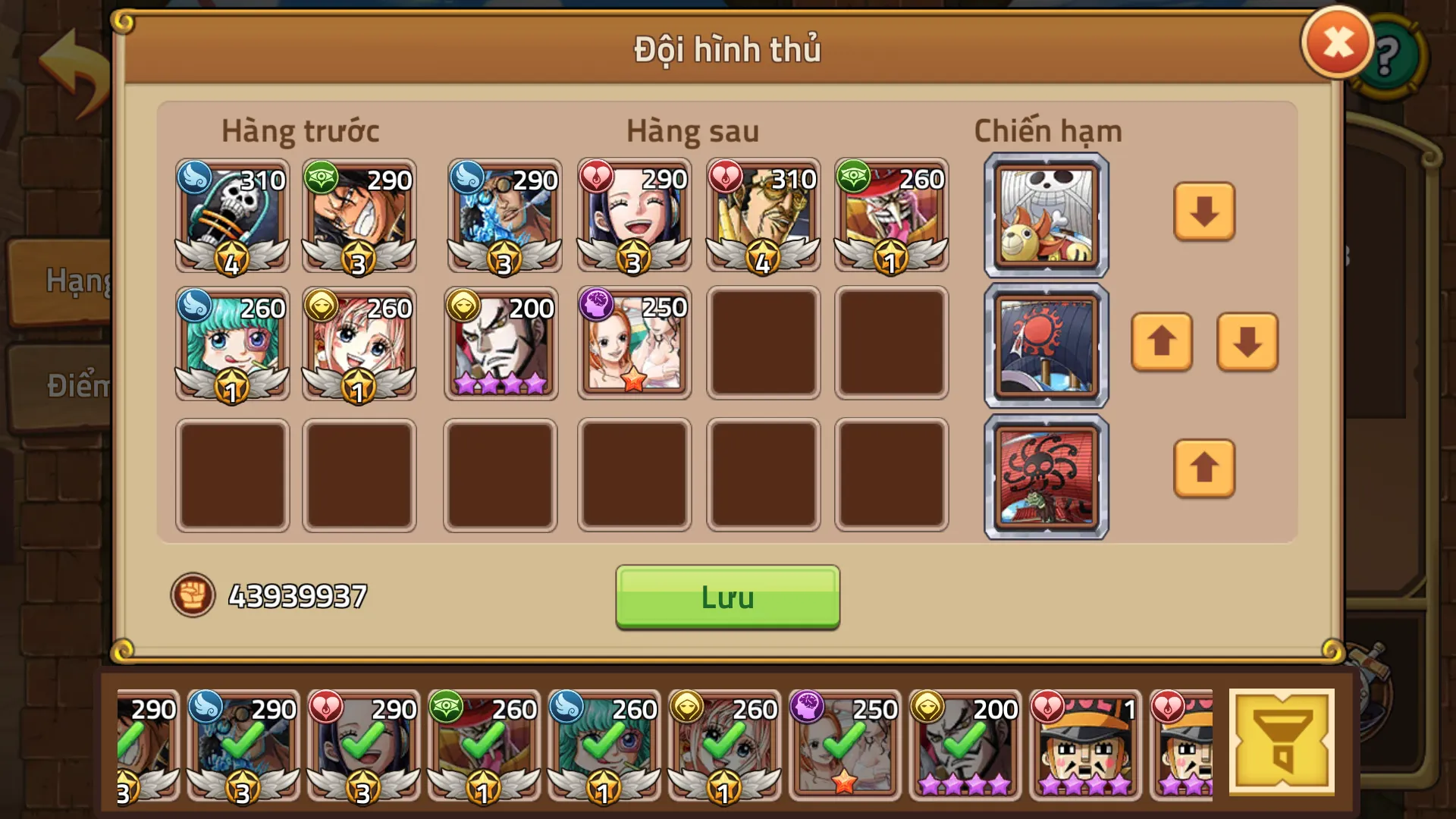Select the Thousand Sunny warship thumbnail
The image size is (1456, 819).
click(1046, 213)
